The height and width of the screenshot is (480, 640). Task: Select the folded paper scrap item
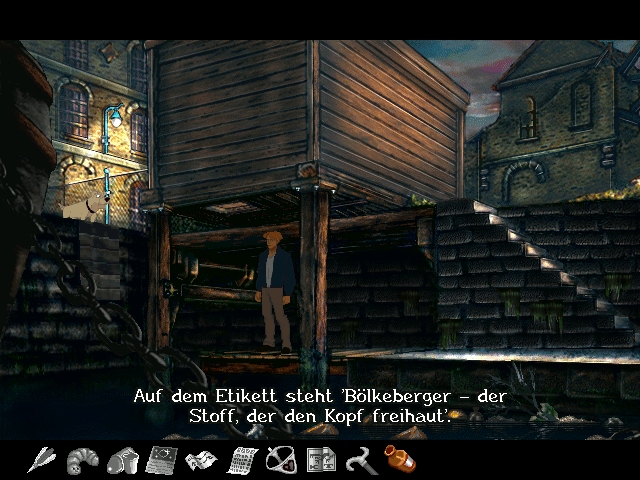coord(201,460)
